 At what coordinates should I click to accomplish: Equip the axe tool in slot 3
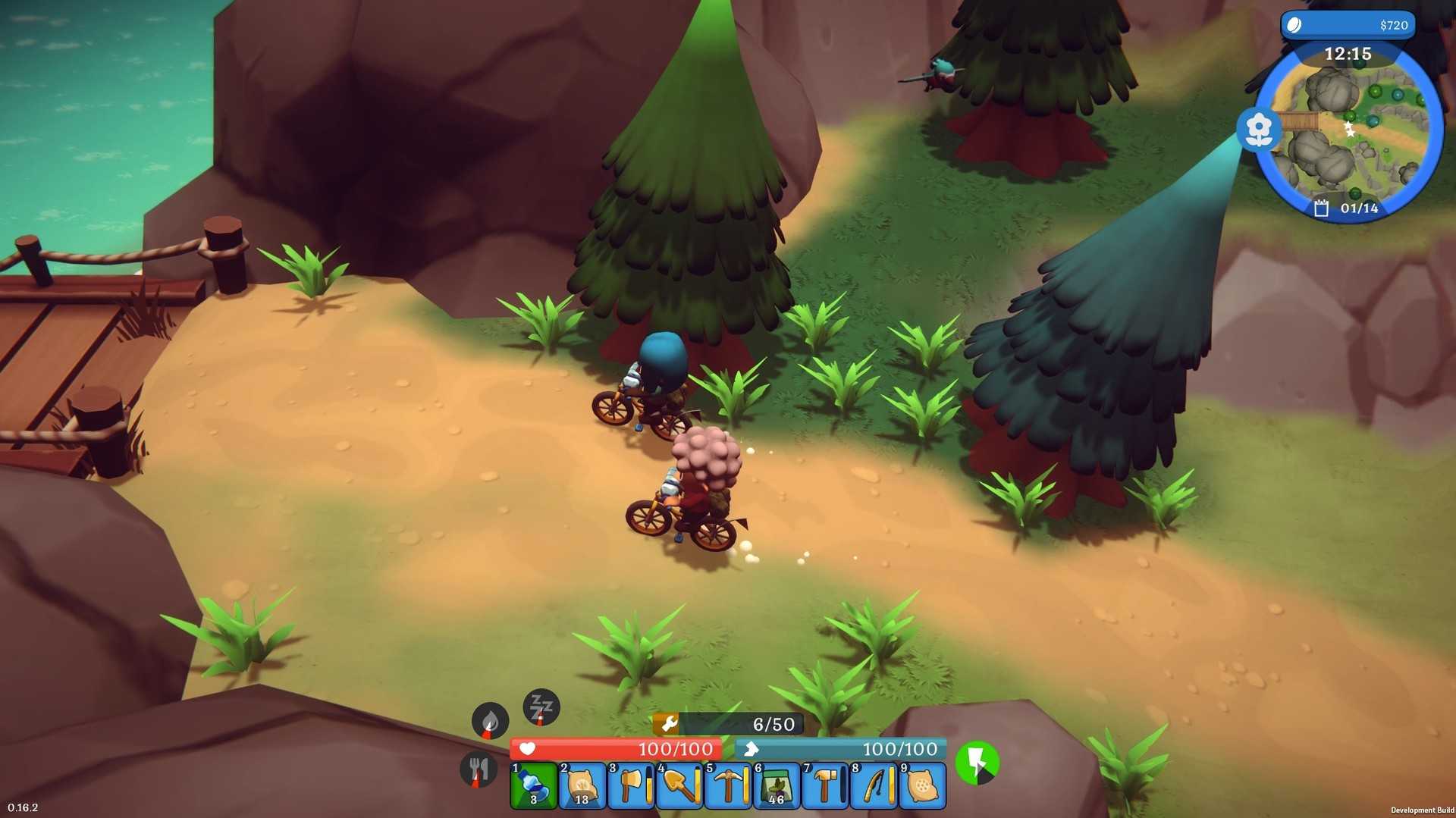631,785
